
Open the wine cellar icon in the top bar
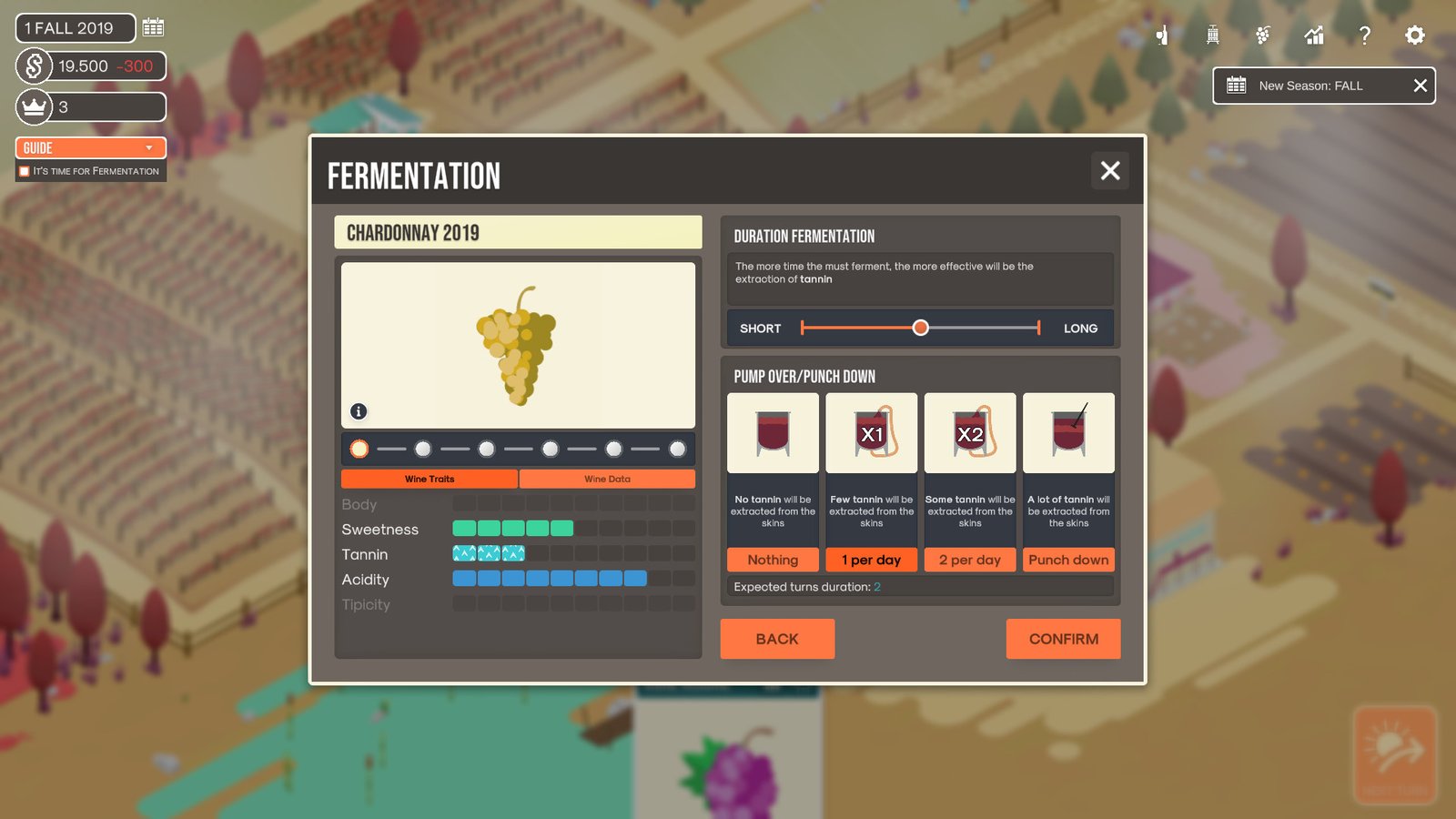1161,35
